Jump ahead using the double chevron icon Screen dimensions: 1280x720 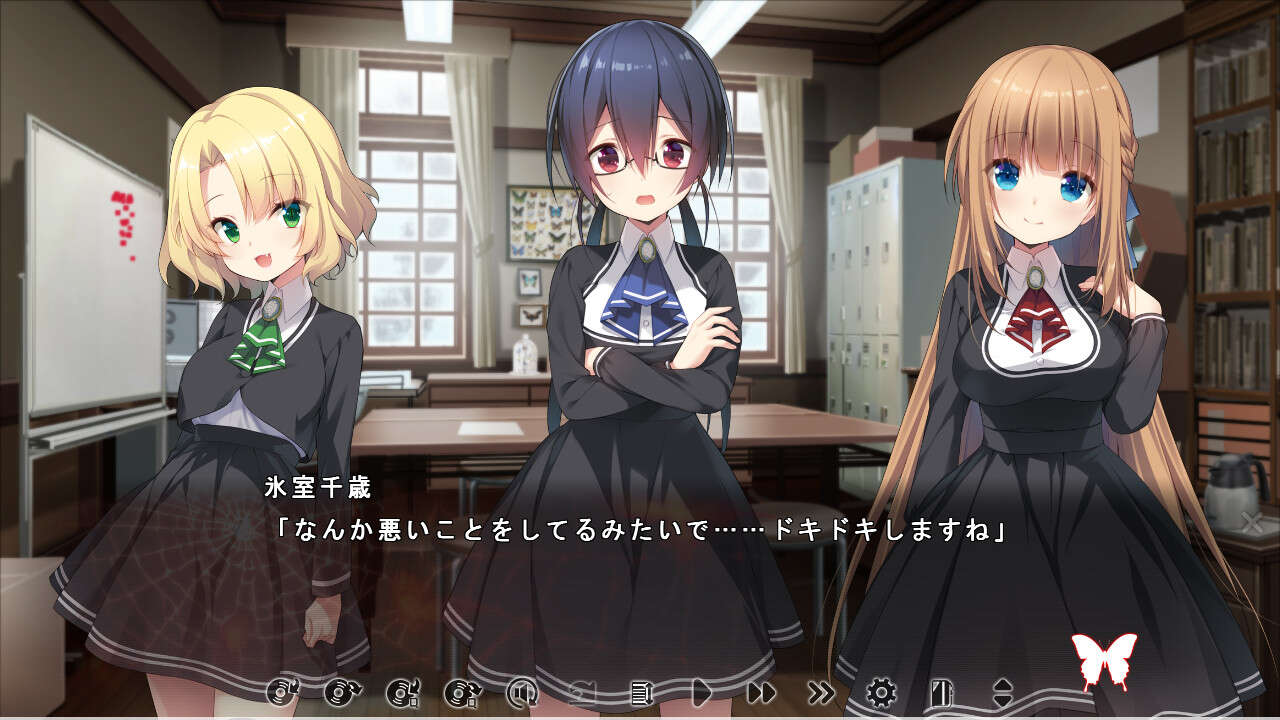[x=821, y=691]
